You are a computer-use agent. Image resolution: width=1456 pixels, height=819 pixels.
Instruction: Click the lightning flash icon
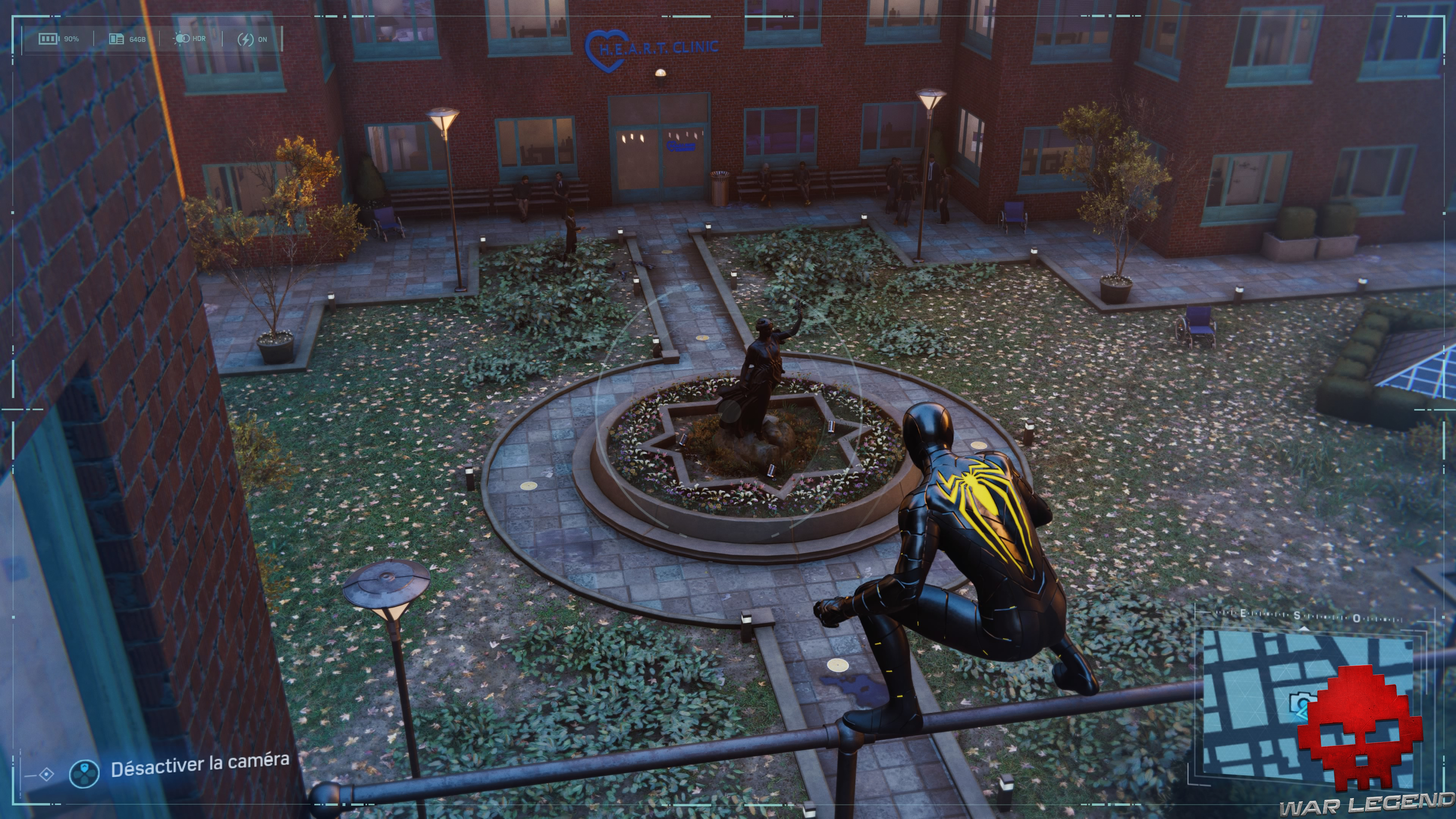pyautogui.click(x=247, y=39)
